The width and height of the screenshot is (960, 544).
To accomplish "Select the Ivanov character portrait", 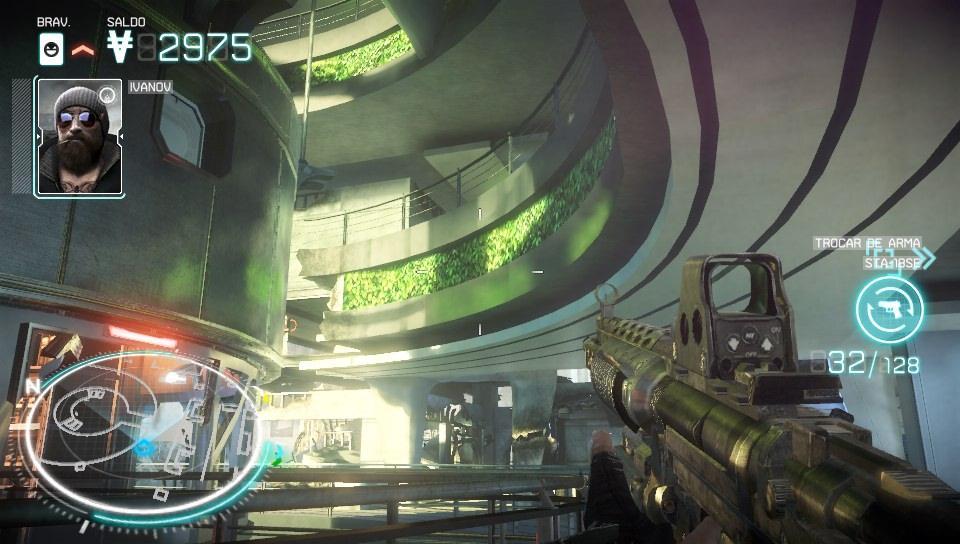I will [x=79, y=138].
